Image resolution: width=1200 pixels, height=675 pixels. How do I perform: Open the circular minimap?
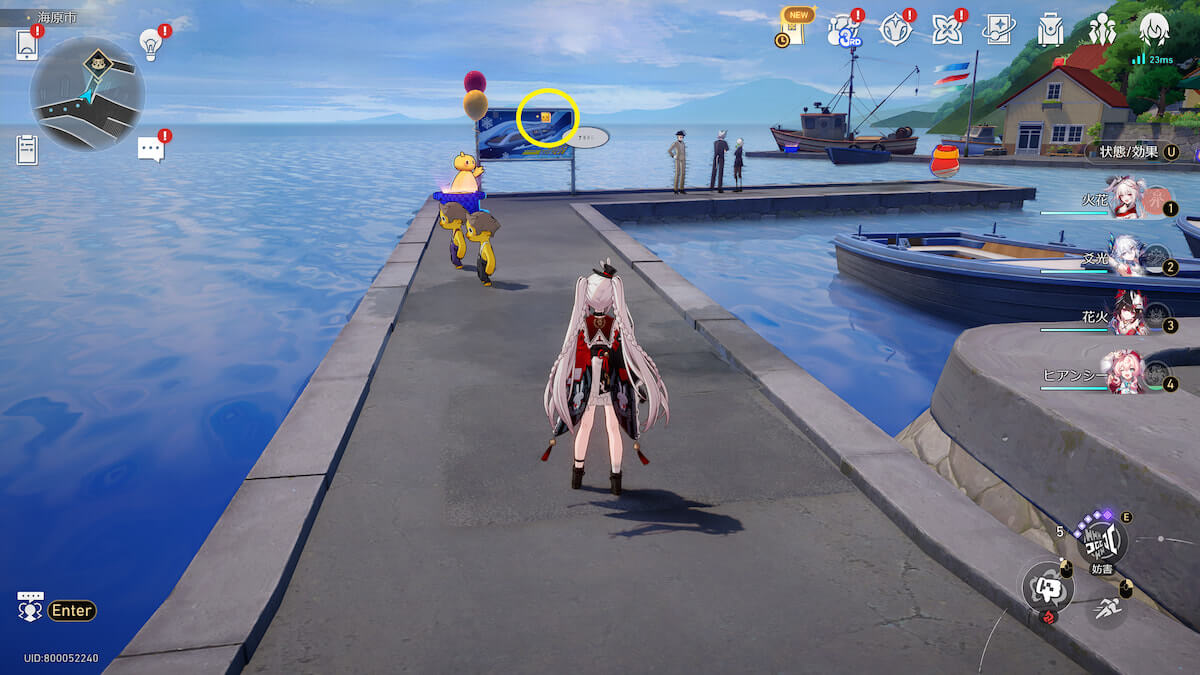pos(88,94)
